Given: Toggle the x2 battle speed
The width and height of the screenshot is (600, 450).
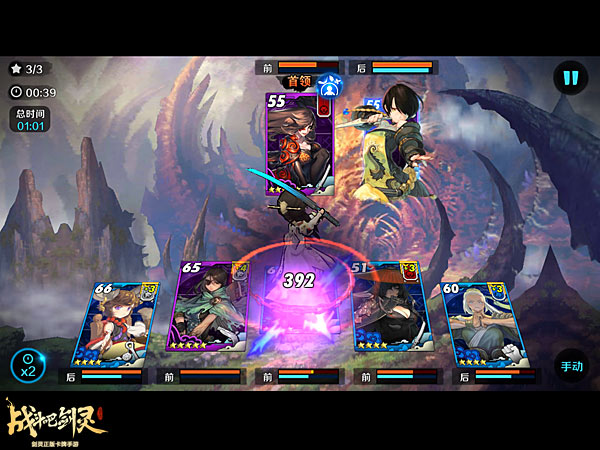Looking at the screenshot, I should 27,366.
